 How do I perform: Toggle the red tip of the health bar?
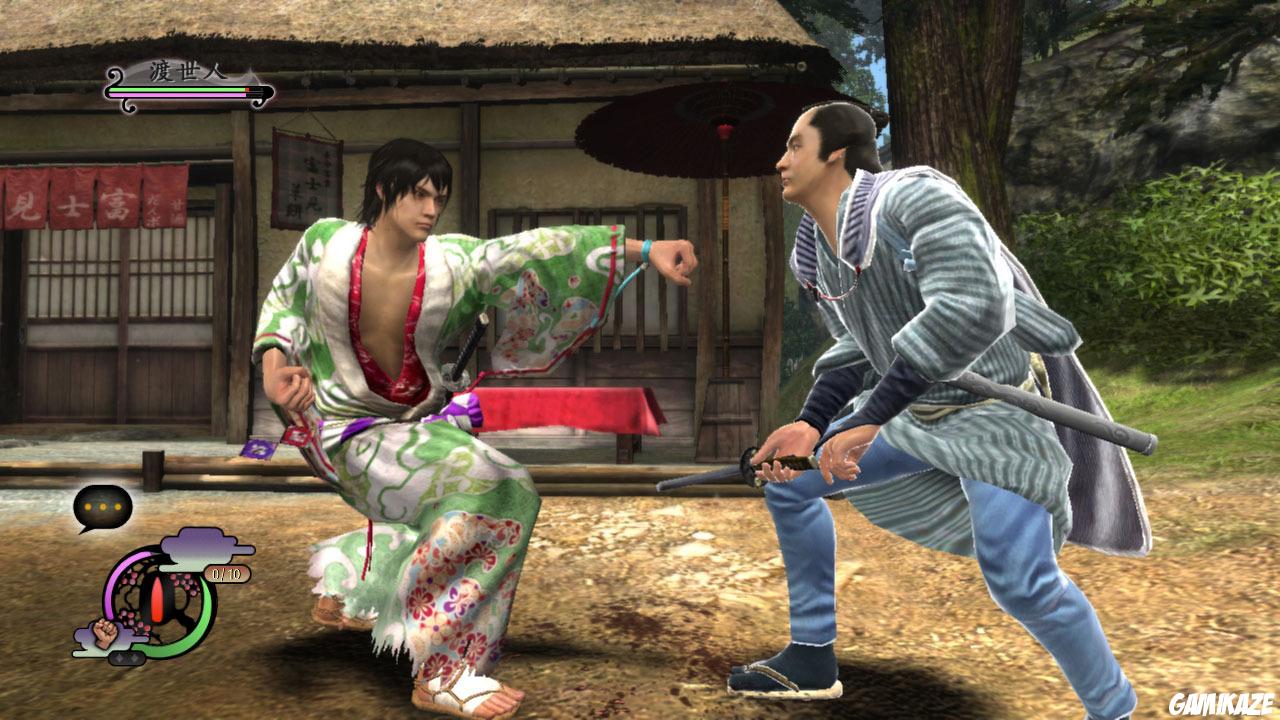pyautogui.click(x=247, y=89)
